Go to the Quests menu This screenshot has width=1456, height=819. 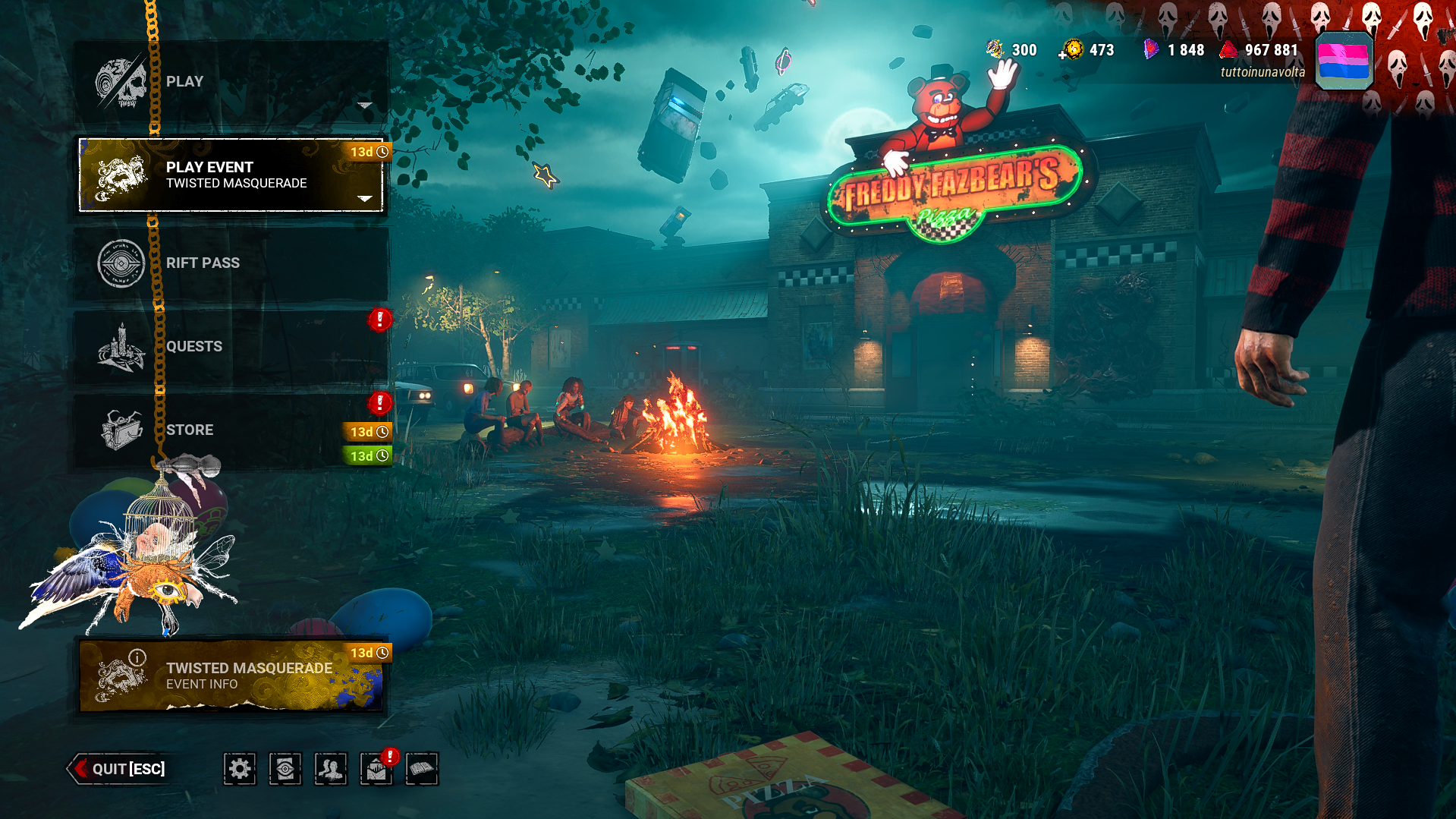click(x=231, y=347)
